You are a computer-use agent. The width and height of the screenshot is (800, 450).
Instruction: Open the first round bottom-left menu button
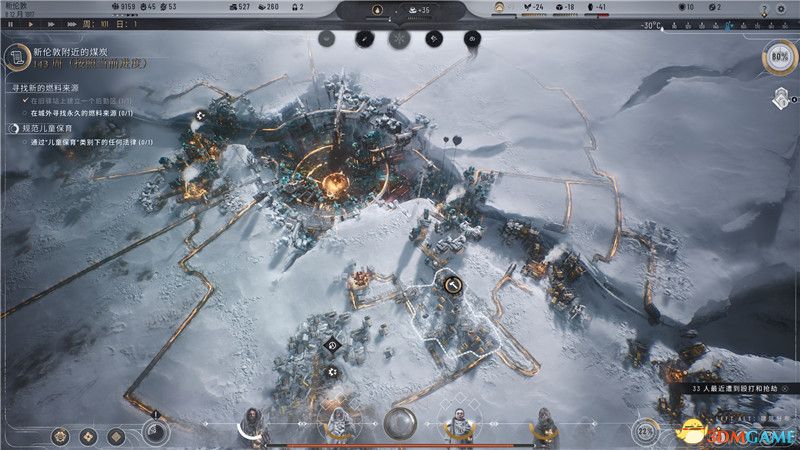(62, 436)
